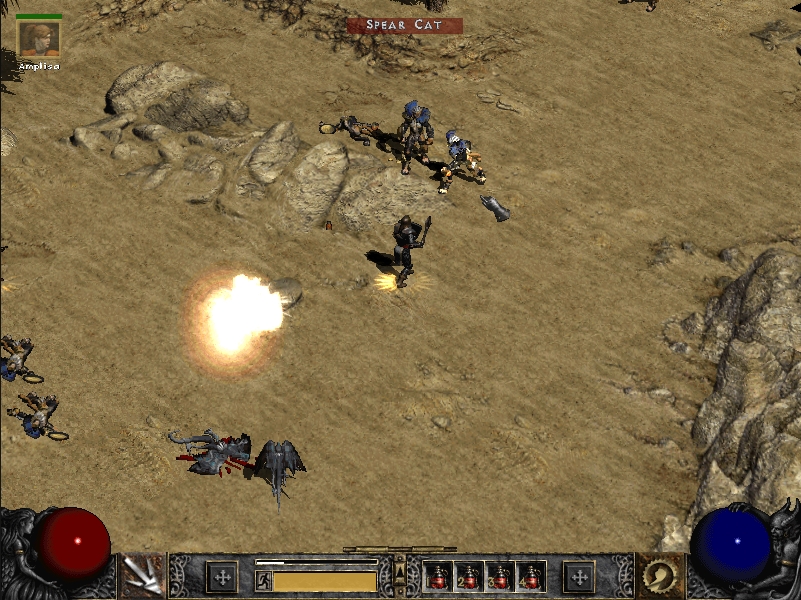Screen dimensions: 801x600
Task: Drink the red potion in belt slot 3
Action: pyautogui.click(x=498, y=577)
